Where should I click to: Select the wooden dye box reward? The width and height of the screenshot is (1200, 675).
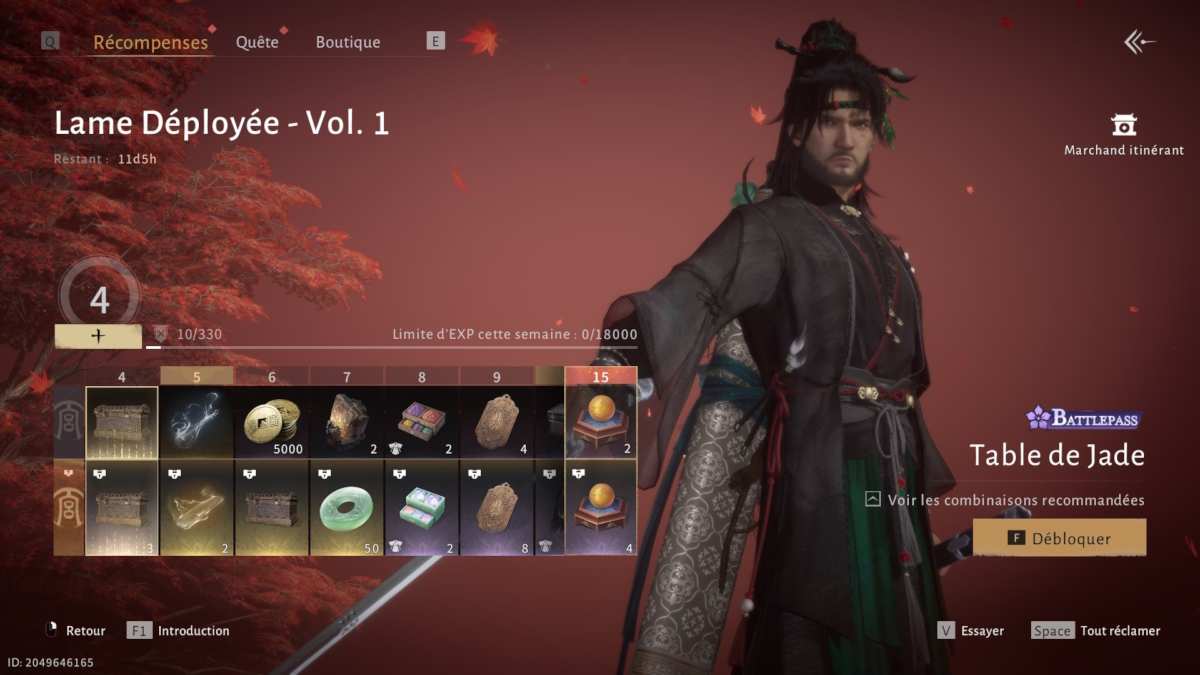pos(421,422)
